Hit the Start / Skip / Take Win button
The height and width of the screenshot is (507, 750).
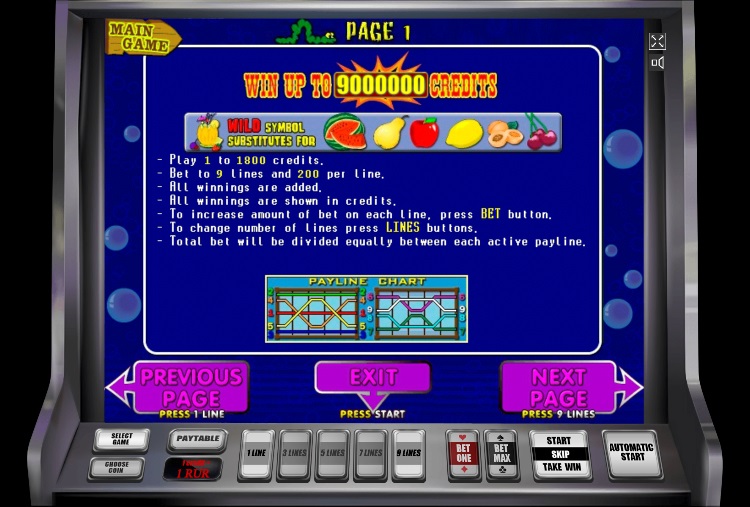click(x=559, y=454)
